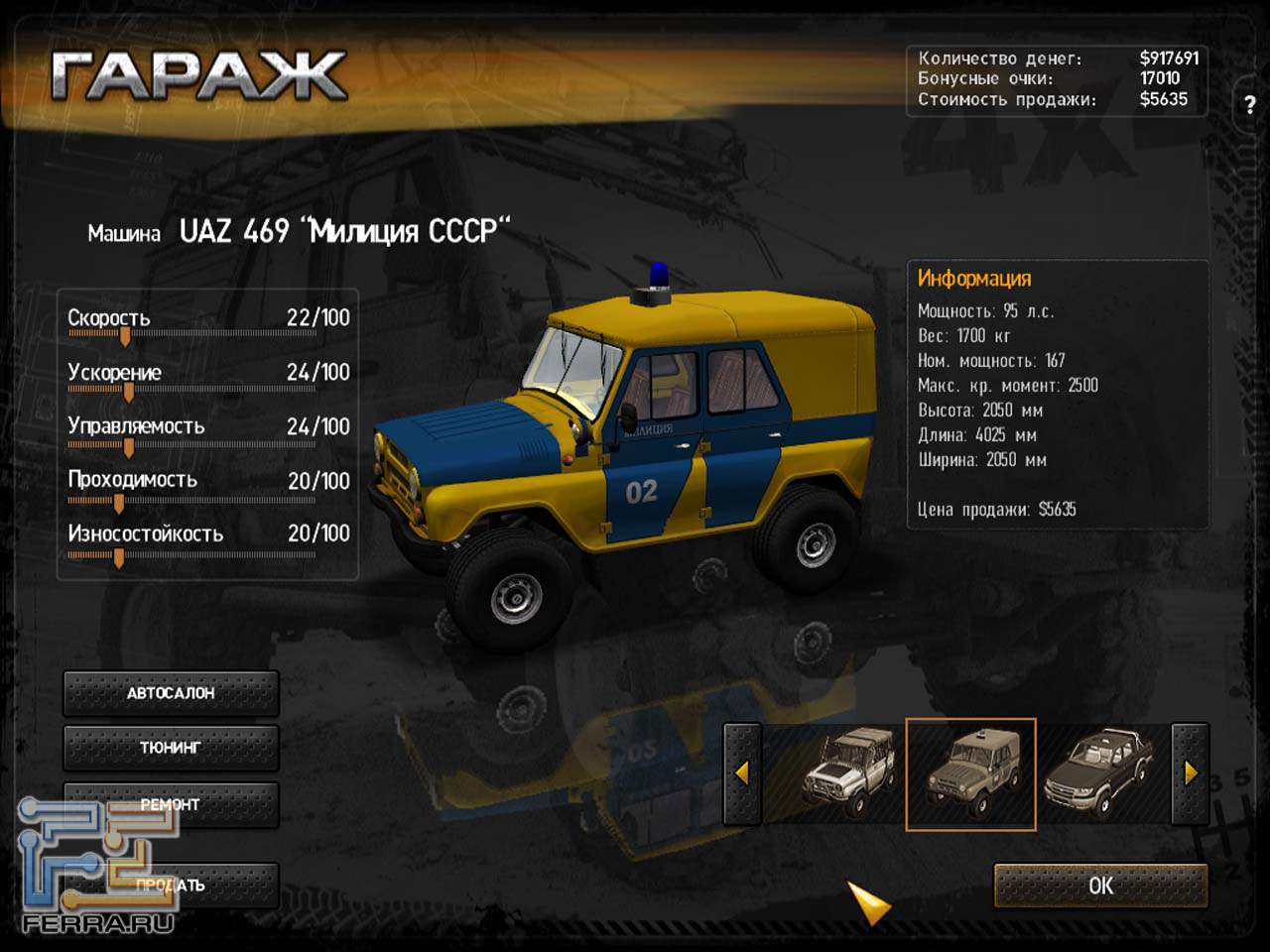Image resolution: width=1270 pixels, height=952 pixels.
Task: Open the Тюнинг menu
Action: [x=171, y=748]
